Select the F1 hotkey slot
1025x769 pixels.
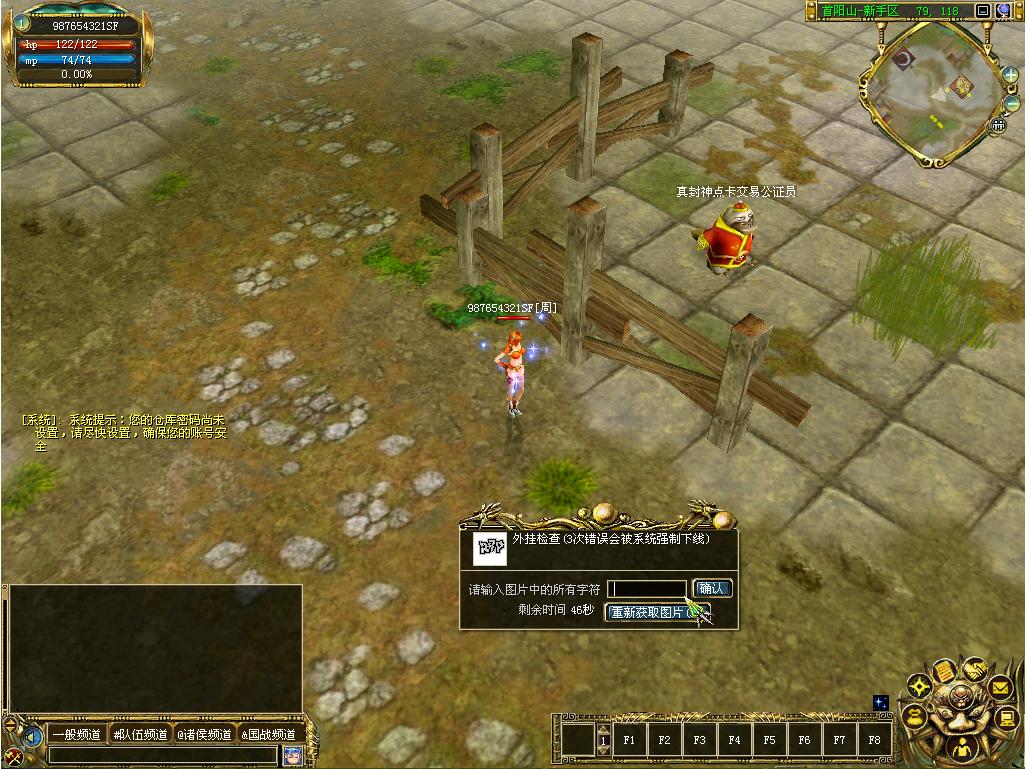click(629, 741)
